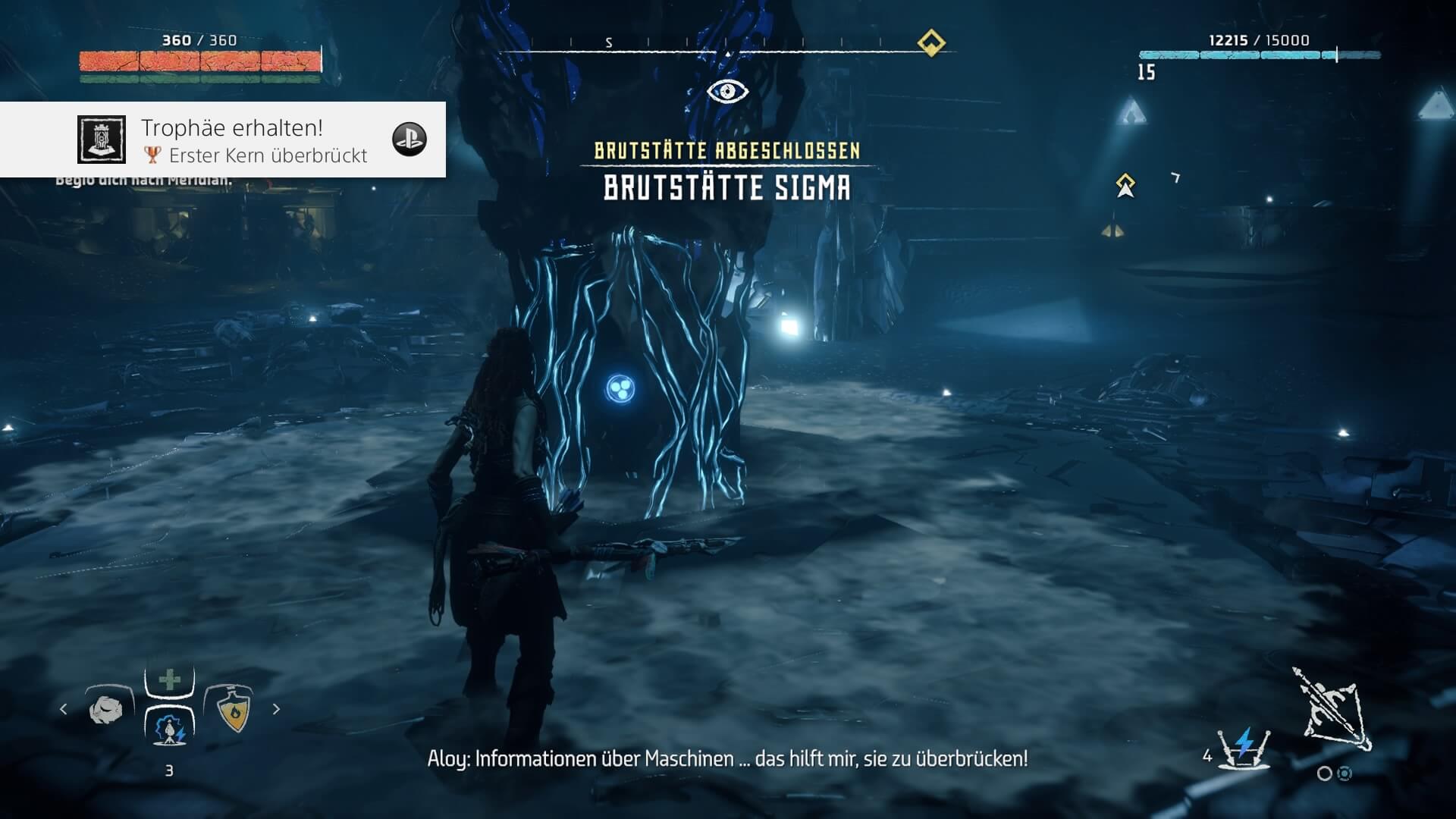
Task: Select the stealth eye visibility indicator
Action: 727,92
